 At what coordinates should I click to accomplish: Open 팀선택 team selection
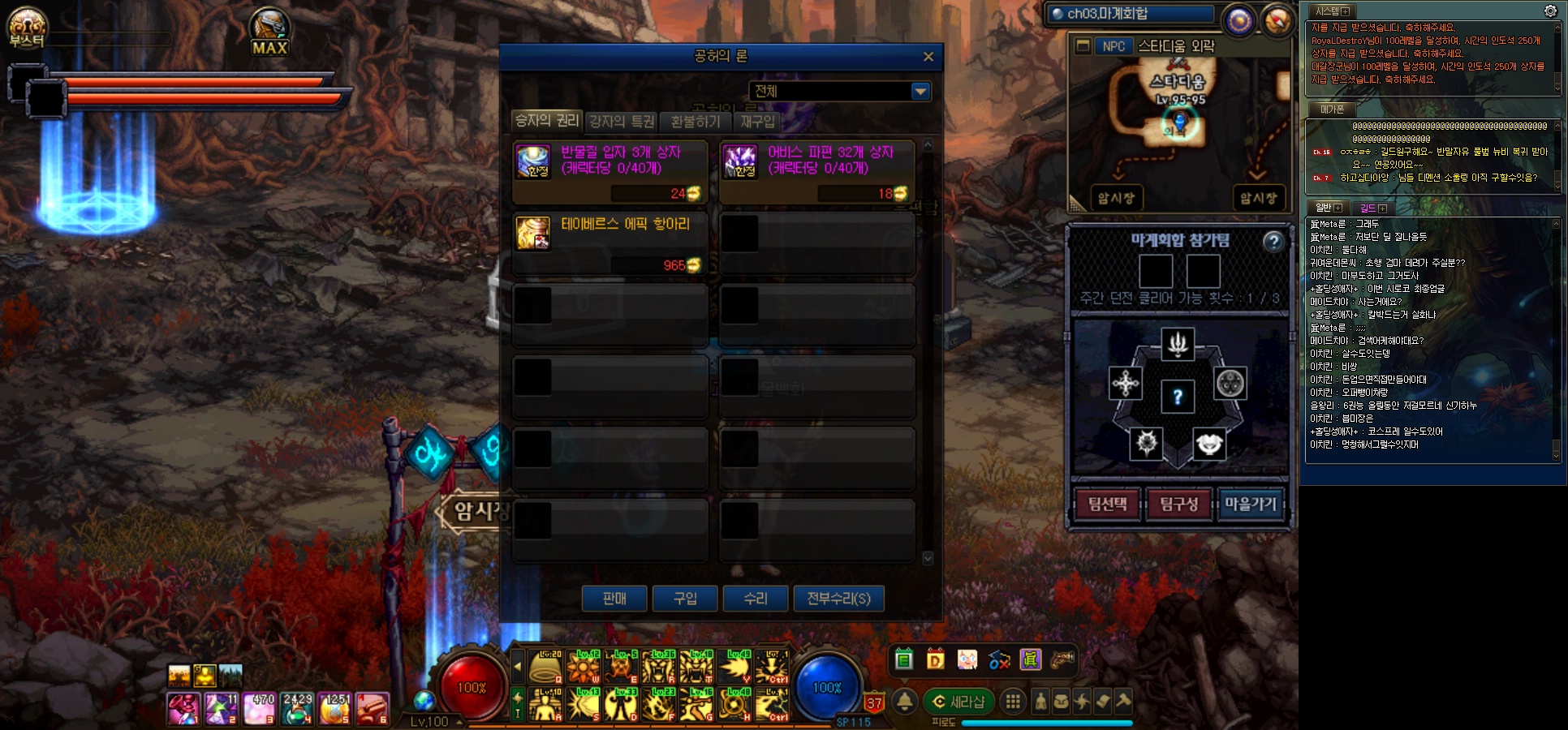click(1107, 505)
